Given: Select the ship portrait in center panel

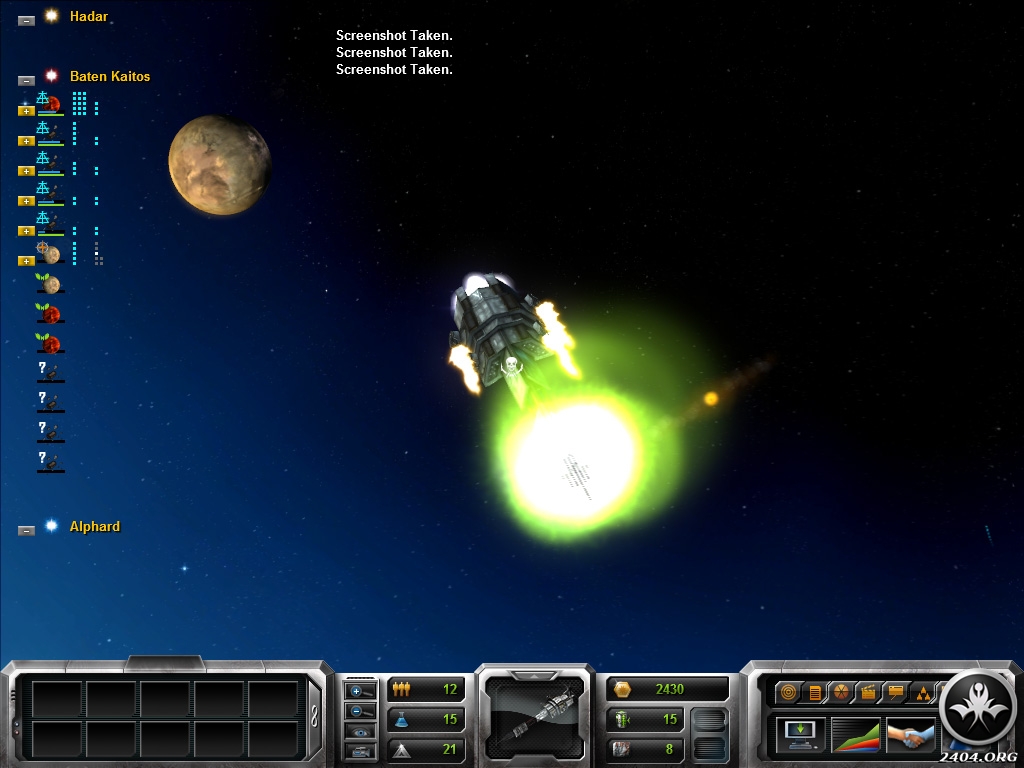Looking at the screenshot, I should (x=534, y=713).
